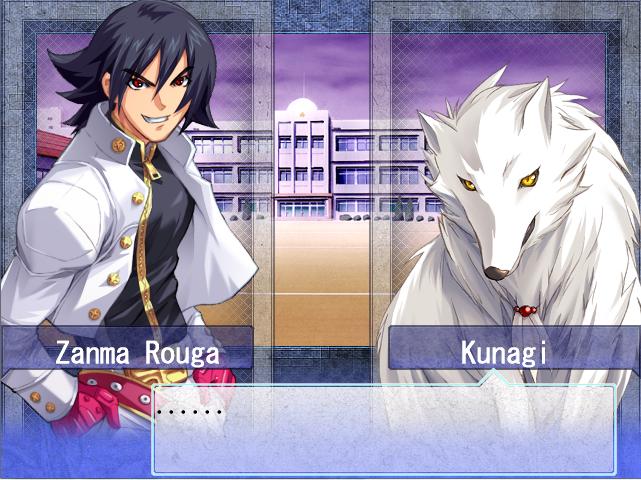Viewport: 641px width, 480px height.
Task: Advance the dialogue by clicking the text box
Action: 383,430
